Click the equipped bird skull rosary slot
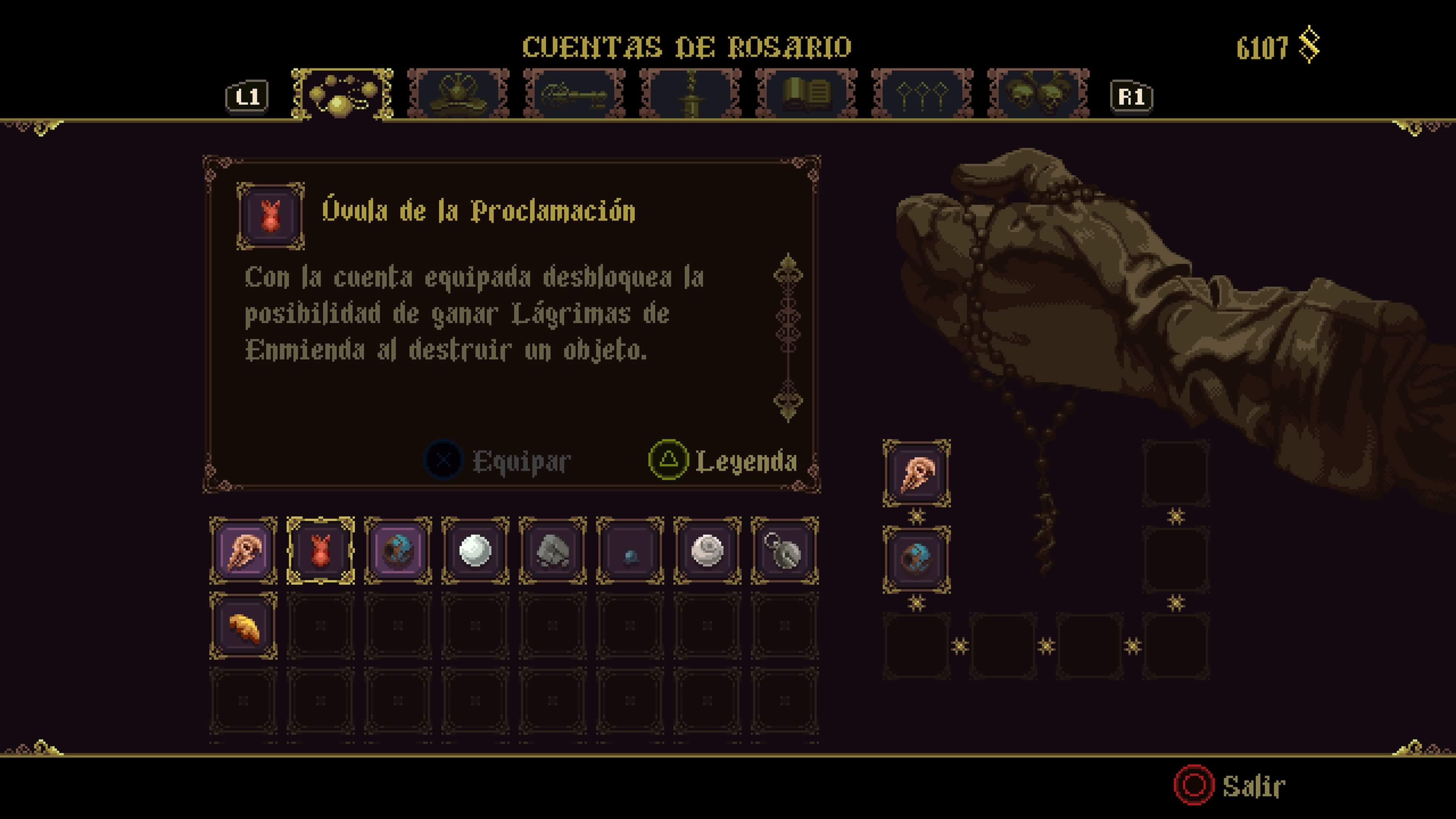This screenshot has width=1456, height=819. point(916,474)
